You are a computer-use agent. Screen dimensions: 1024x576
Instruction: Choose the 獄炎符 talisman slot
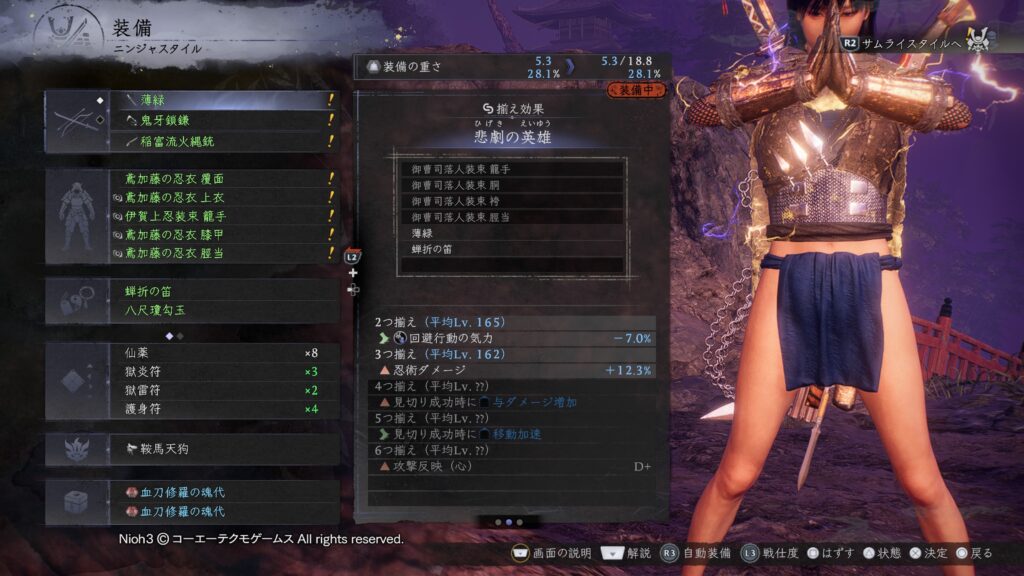pyautogui.click(x=220, y=372)
